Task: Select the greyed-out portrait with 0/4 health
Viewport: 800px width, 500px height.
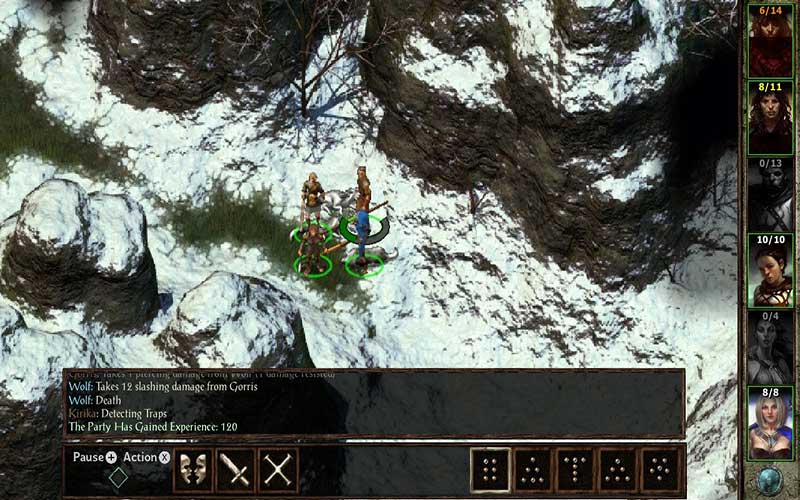Action: click(x=770, y=347)
